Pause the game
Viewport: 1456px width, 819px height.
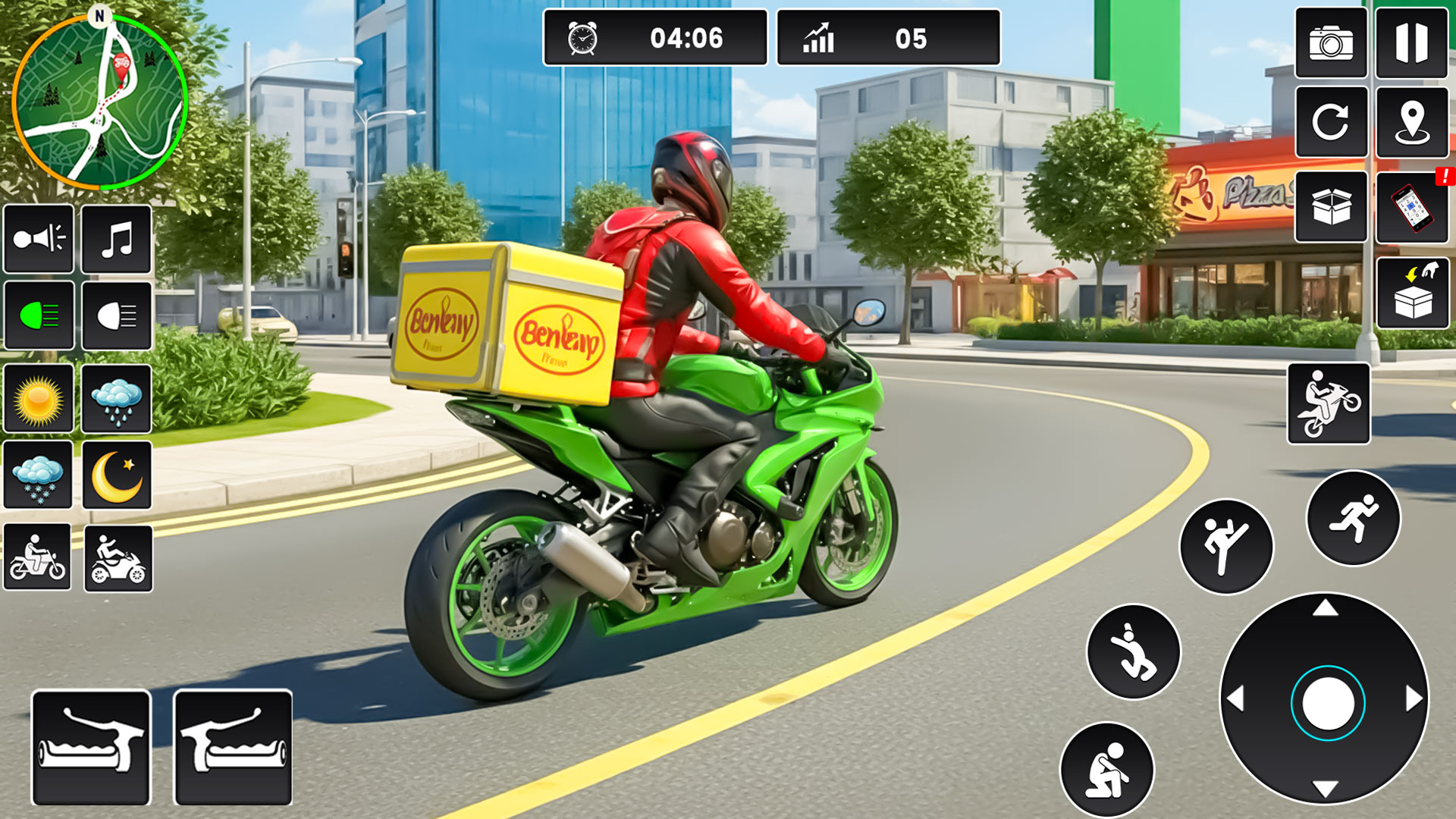click(x=1414, y=44)
